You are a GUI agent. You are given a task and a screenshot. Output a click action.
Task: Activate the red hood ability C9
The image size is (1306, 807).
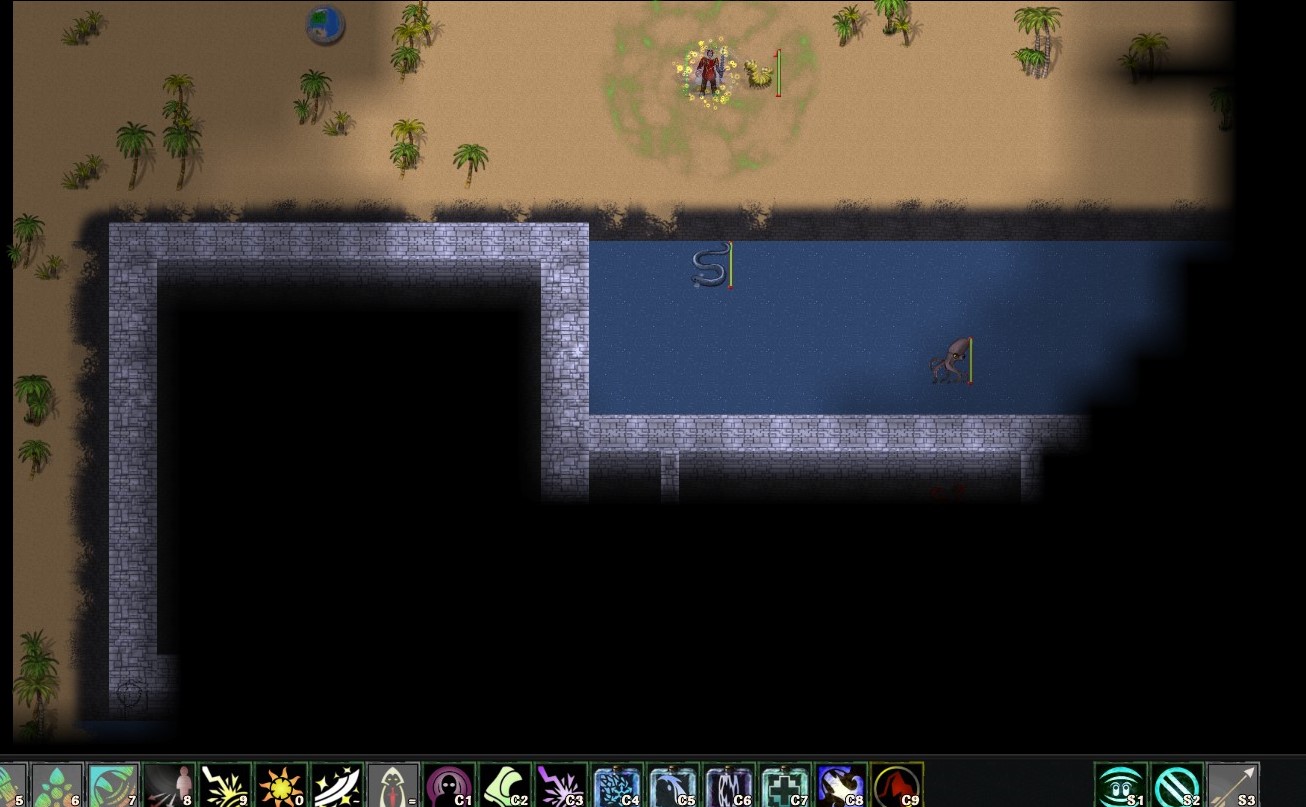[x=897, y=785]
